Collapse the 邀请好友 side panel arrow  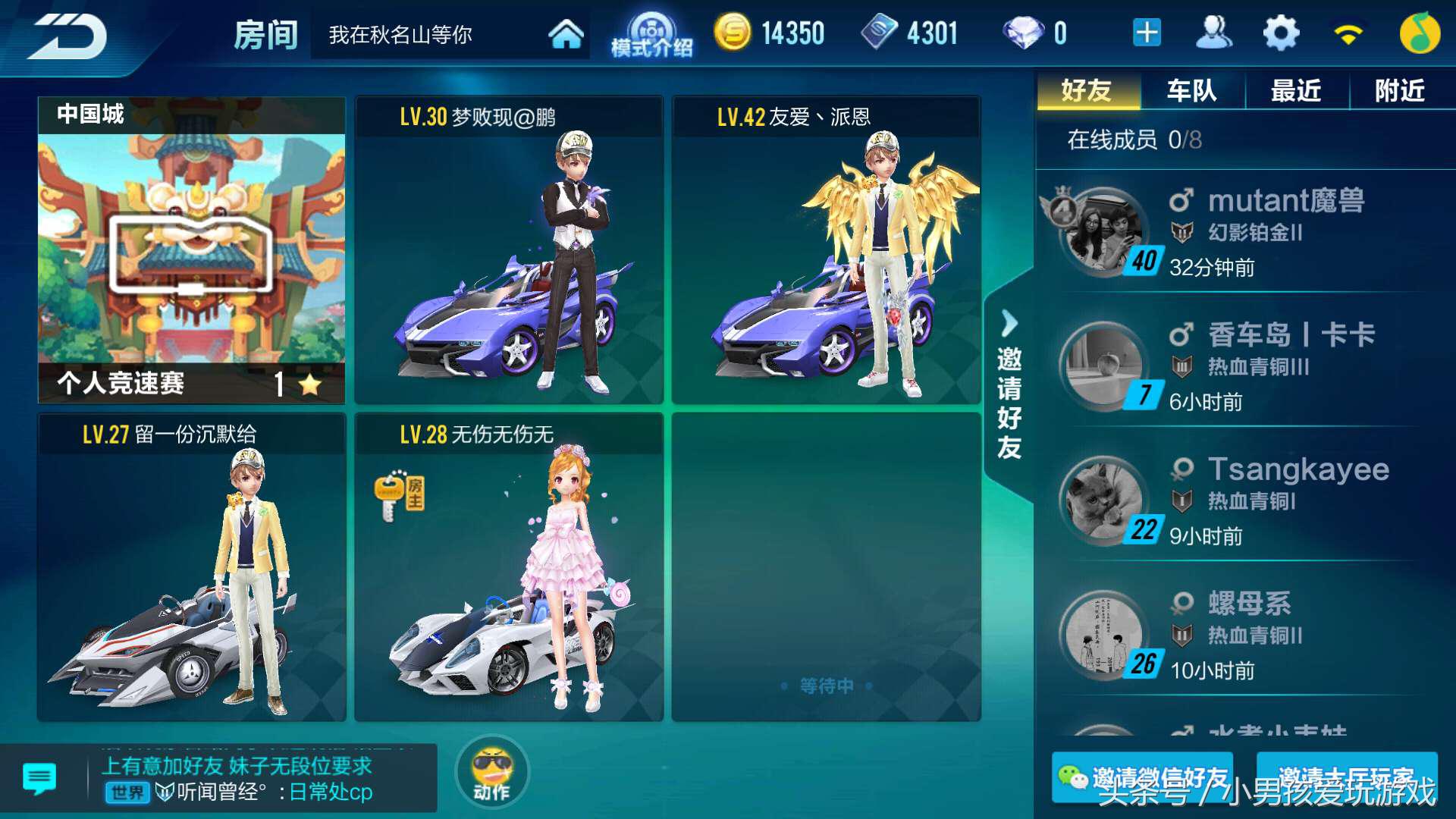[x=1009, y=322]
